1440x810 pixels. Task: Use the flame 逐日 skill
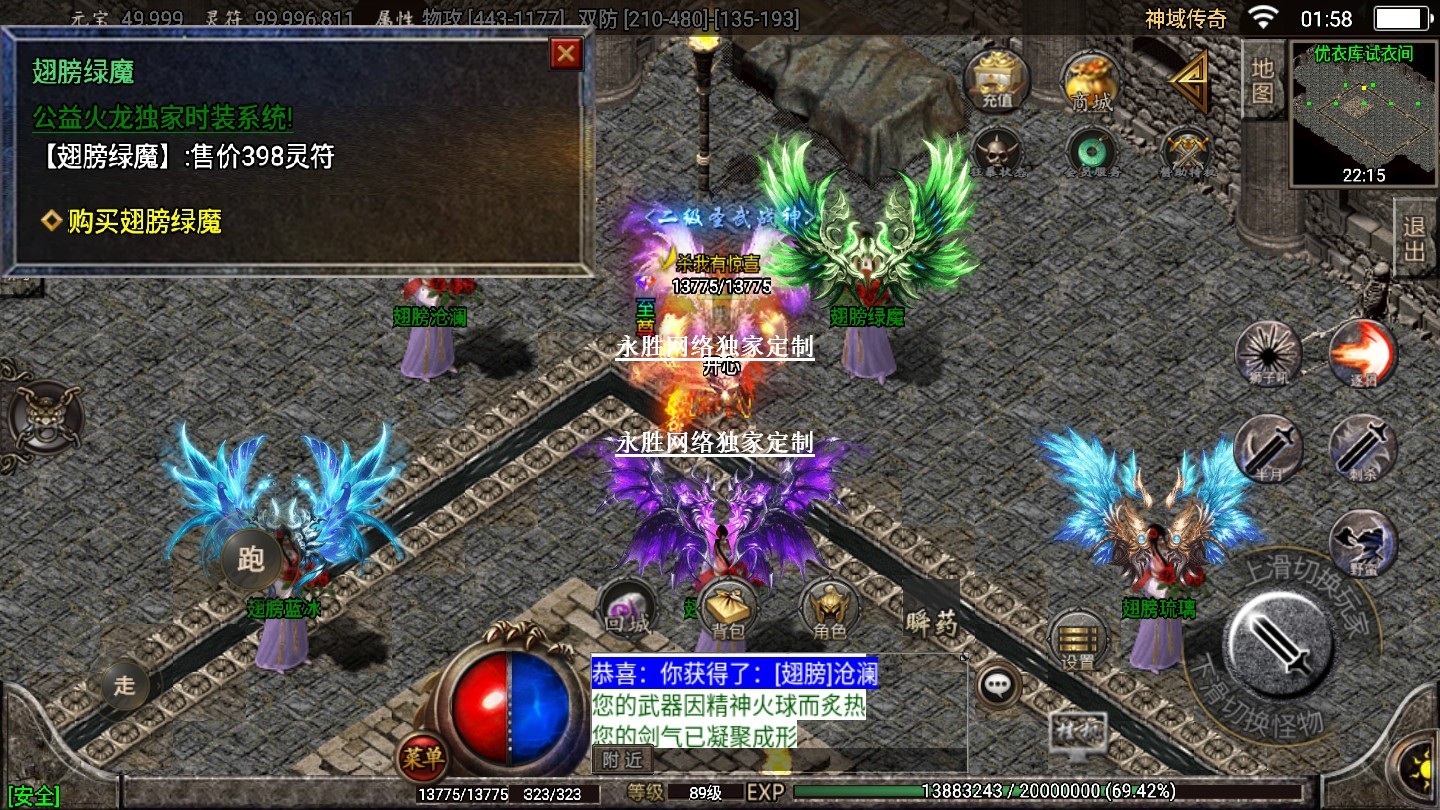point(1362,354)
